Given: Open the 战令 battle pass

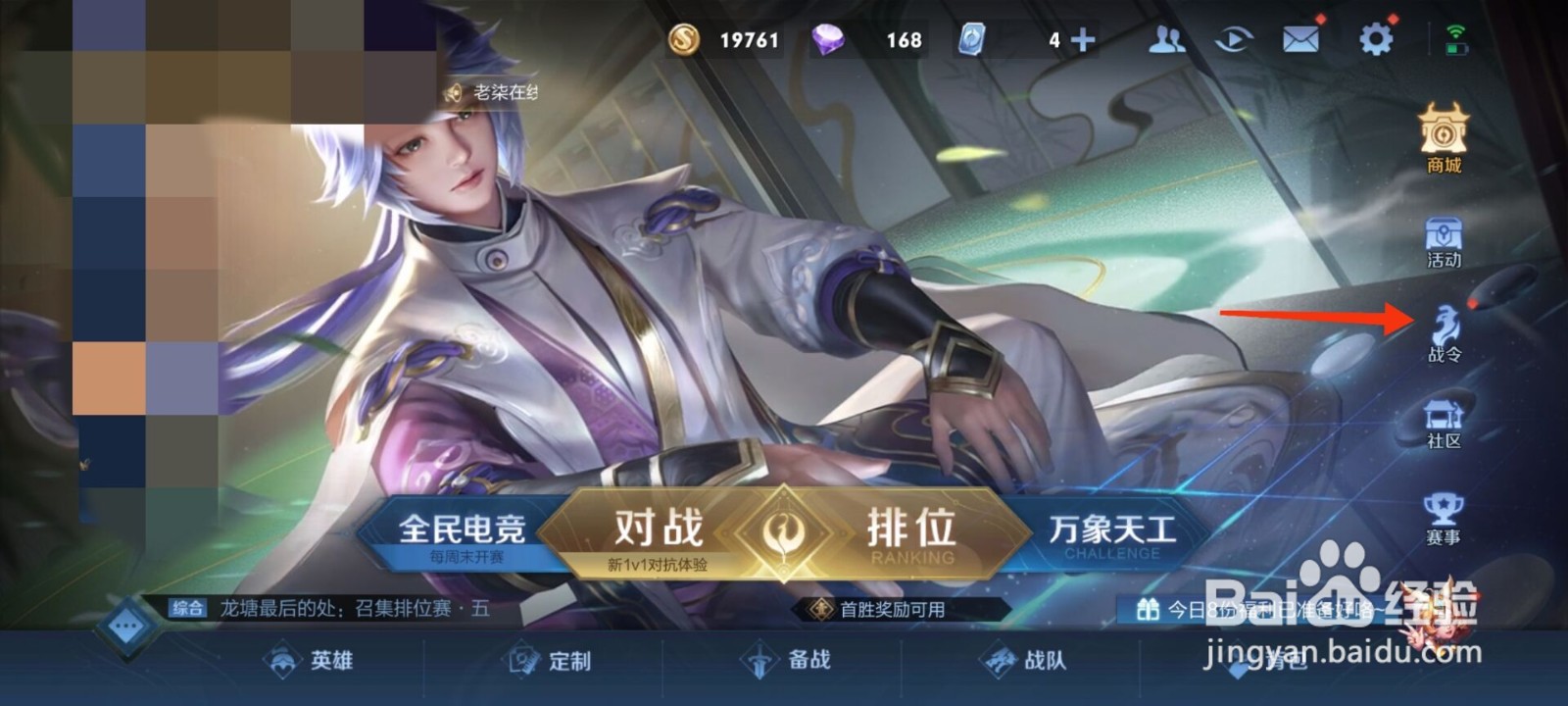Looking at the screenshot, I should [x=1442, y=333].
